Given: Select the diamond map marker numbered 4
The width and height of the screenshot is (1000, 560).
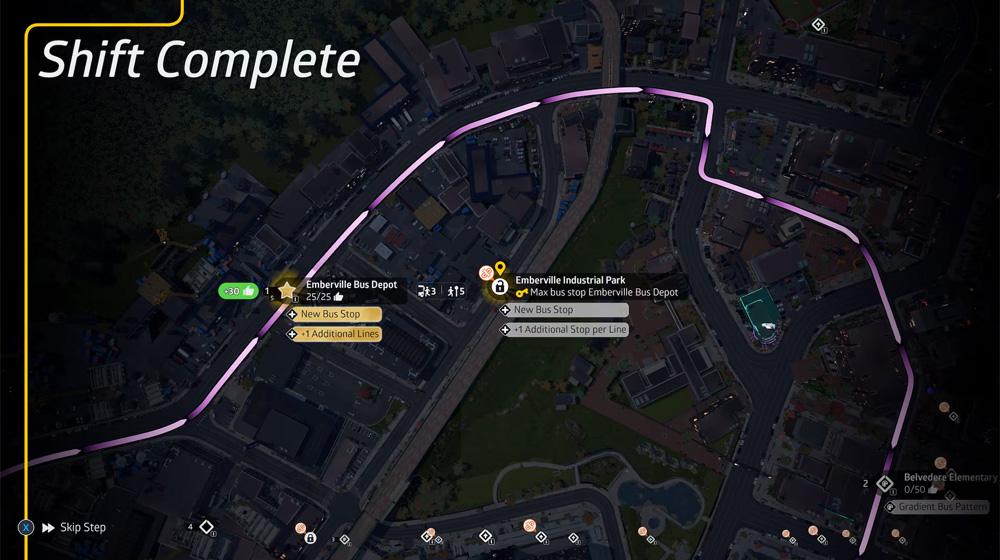Looking at the screenshot, I should click(x=205, y=526).
